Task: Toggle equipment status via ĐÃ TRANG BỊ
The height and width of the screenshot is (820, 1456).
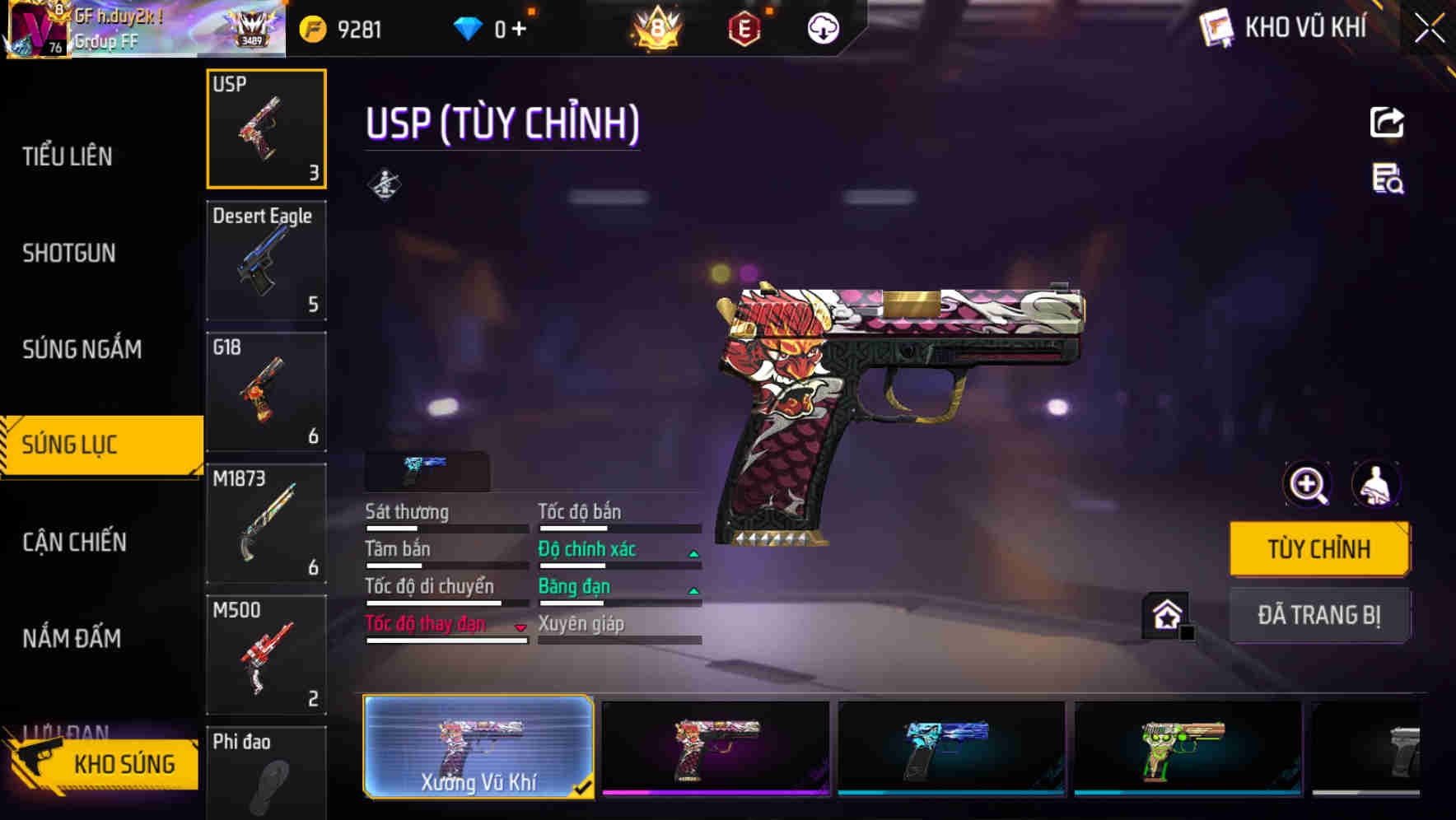Action: (1319, 615)
